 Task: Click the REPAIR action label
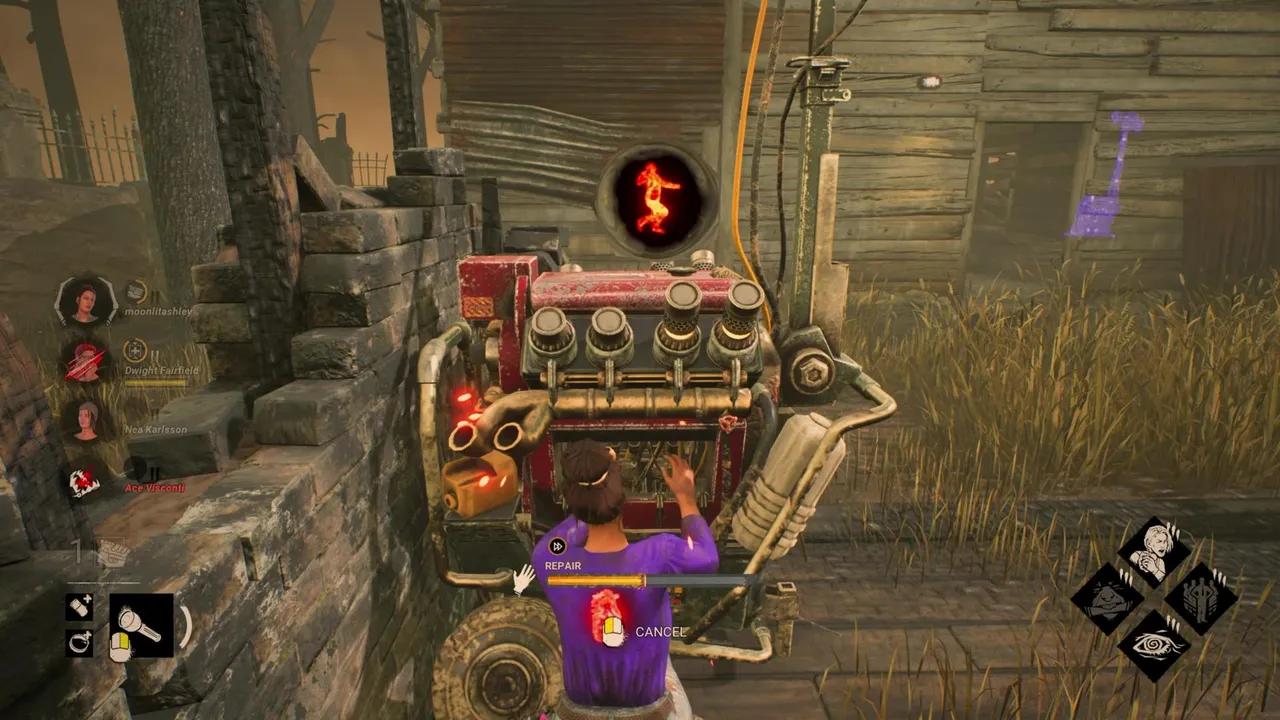(x=562, y=565)
